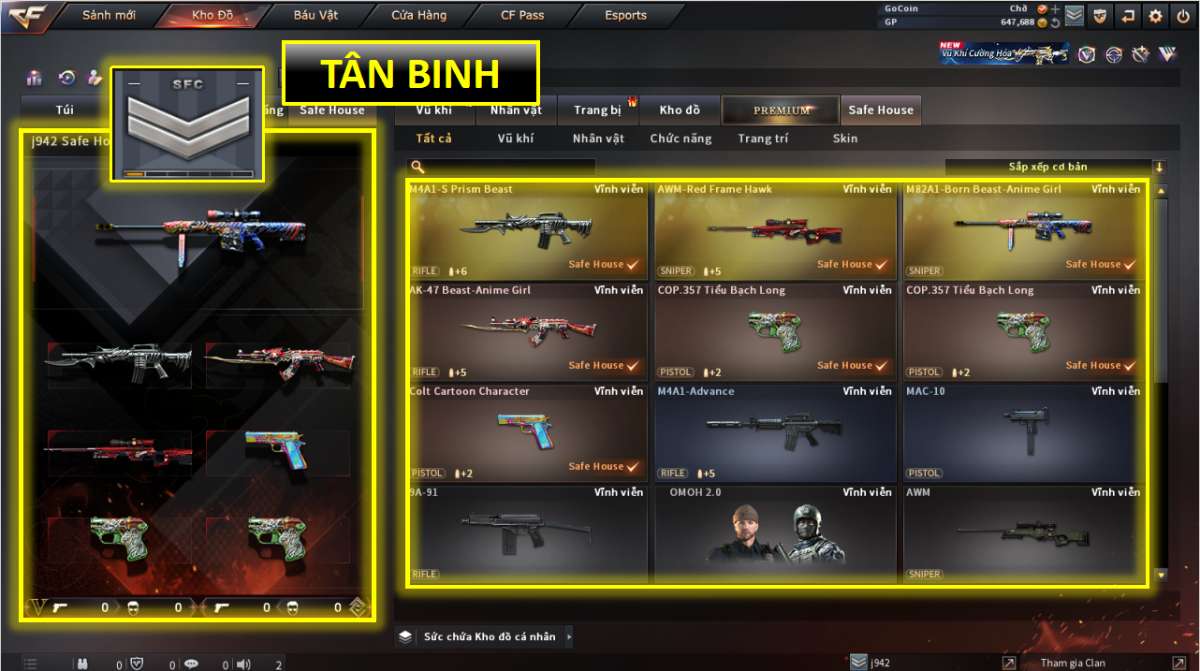Open the settings gear icon
1200x671 pixels.
tap(1156, 16)
